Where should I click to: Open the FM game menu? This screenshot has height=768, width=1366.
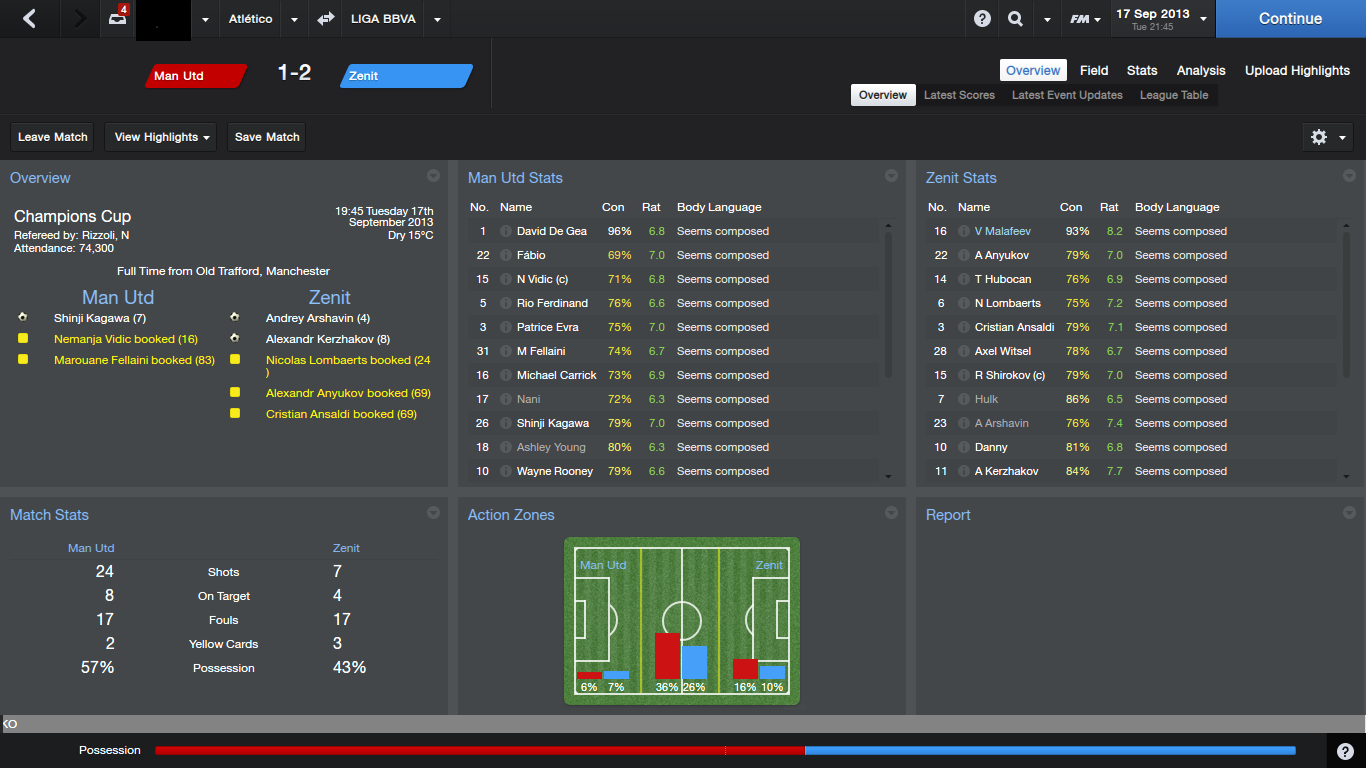[1085, 19]
